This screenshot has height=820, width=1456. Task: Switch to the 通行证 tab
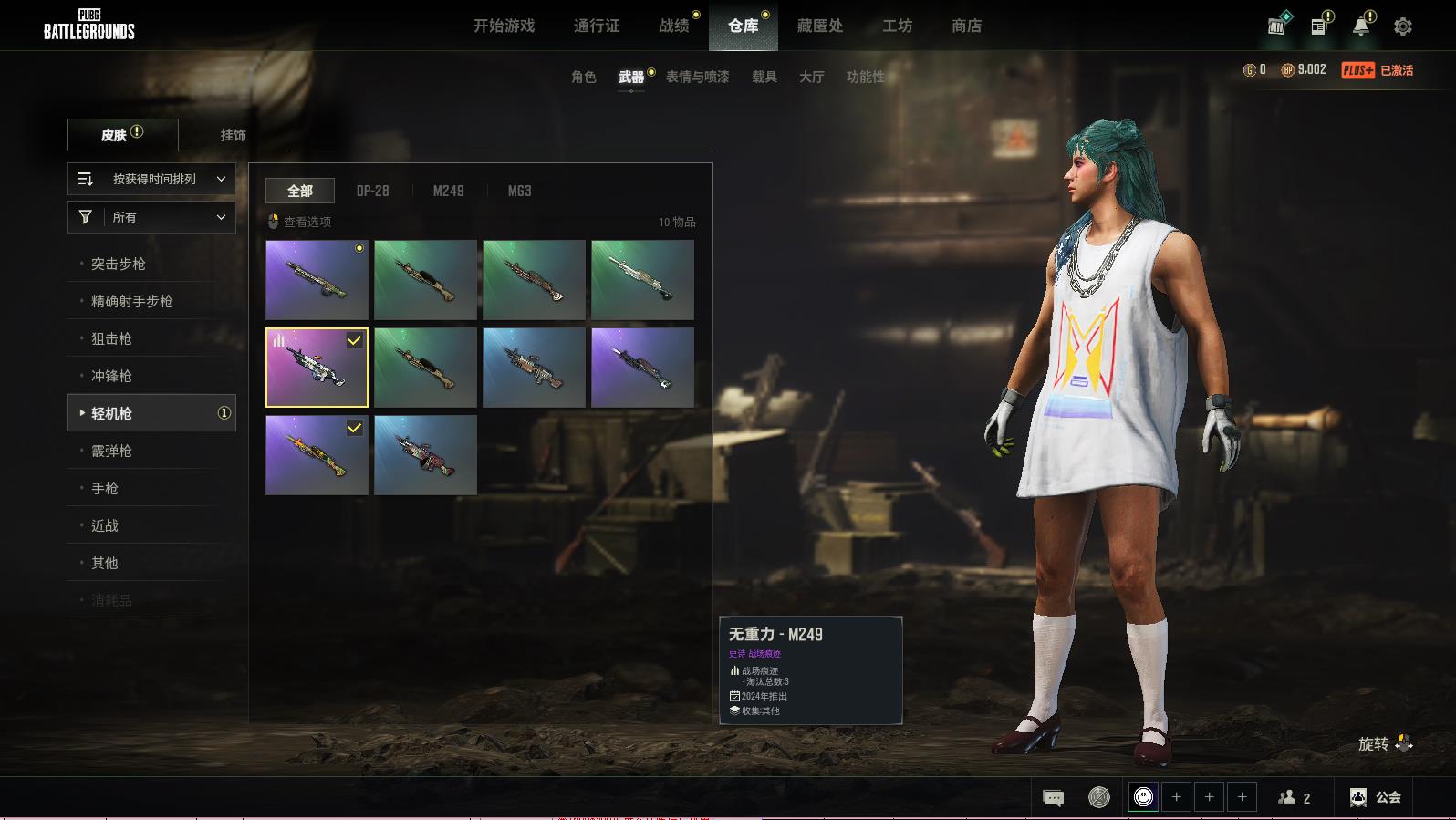point(597,26)
